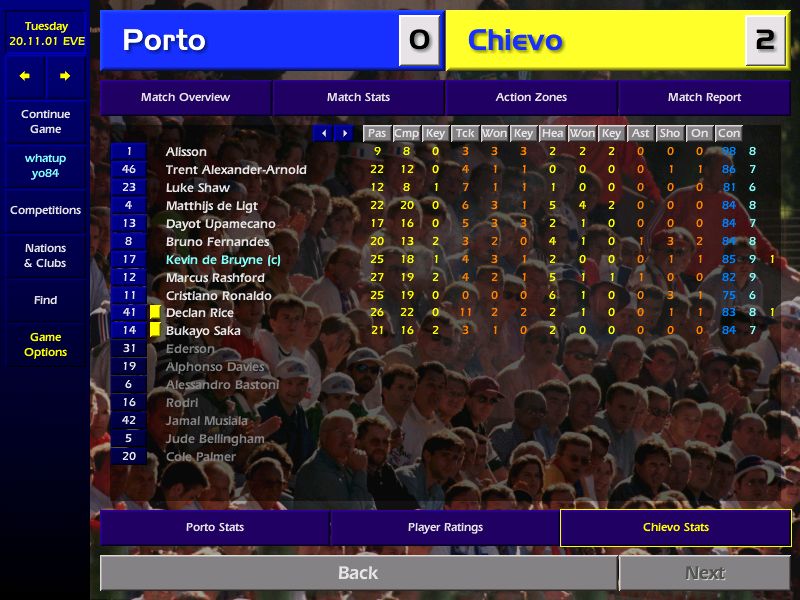
Task: Open the Match Report
Action: click(704, 97)
